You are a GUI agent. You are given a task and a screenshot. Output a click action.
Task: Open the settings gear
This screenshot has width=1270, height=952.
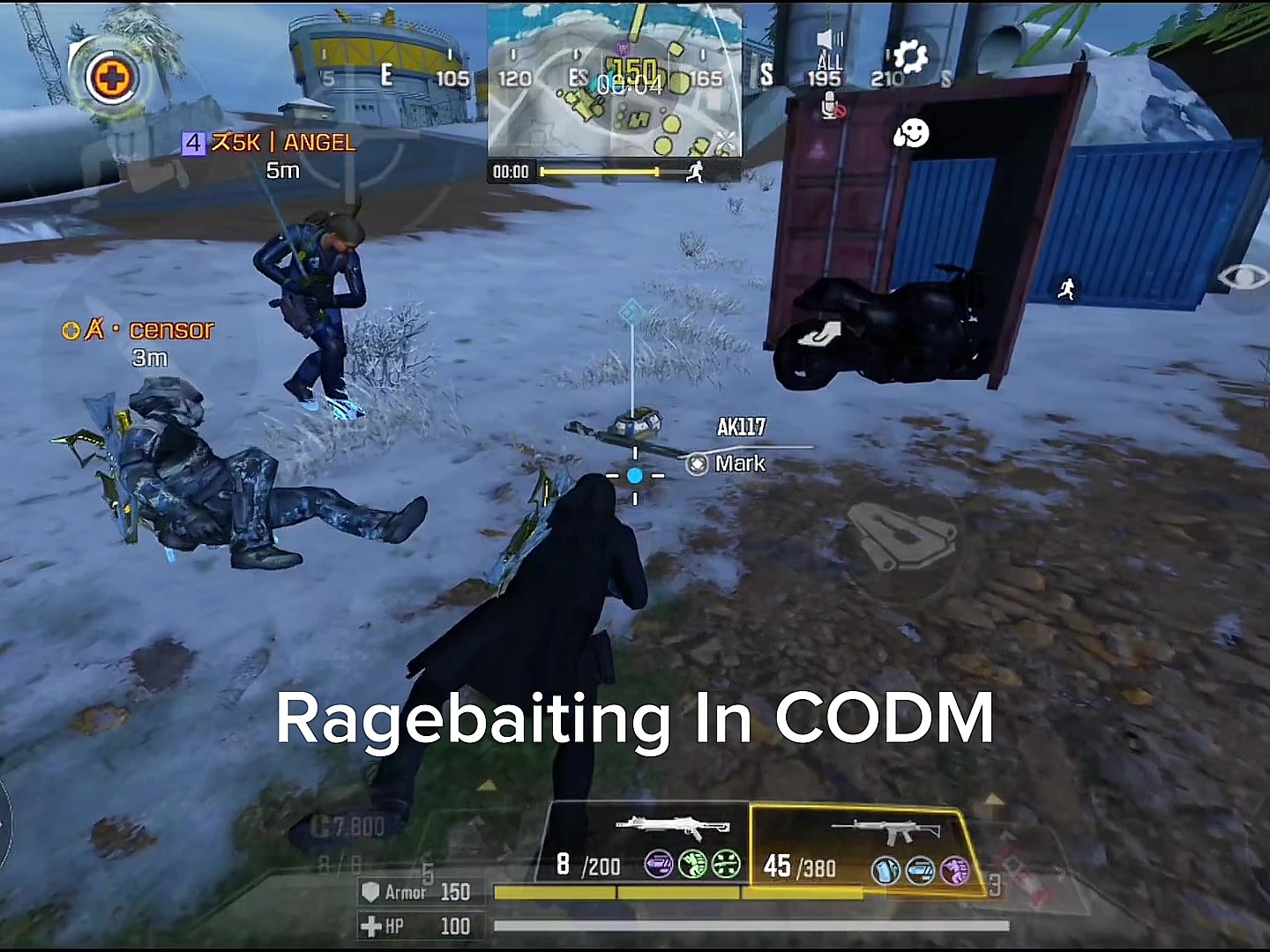[909, 57]
